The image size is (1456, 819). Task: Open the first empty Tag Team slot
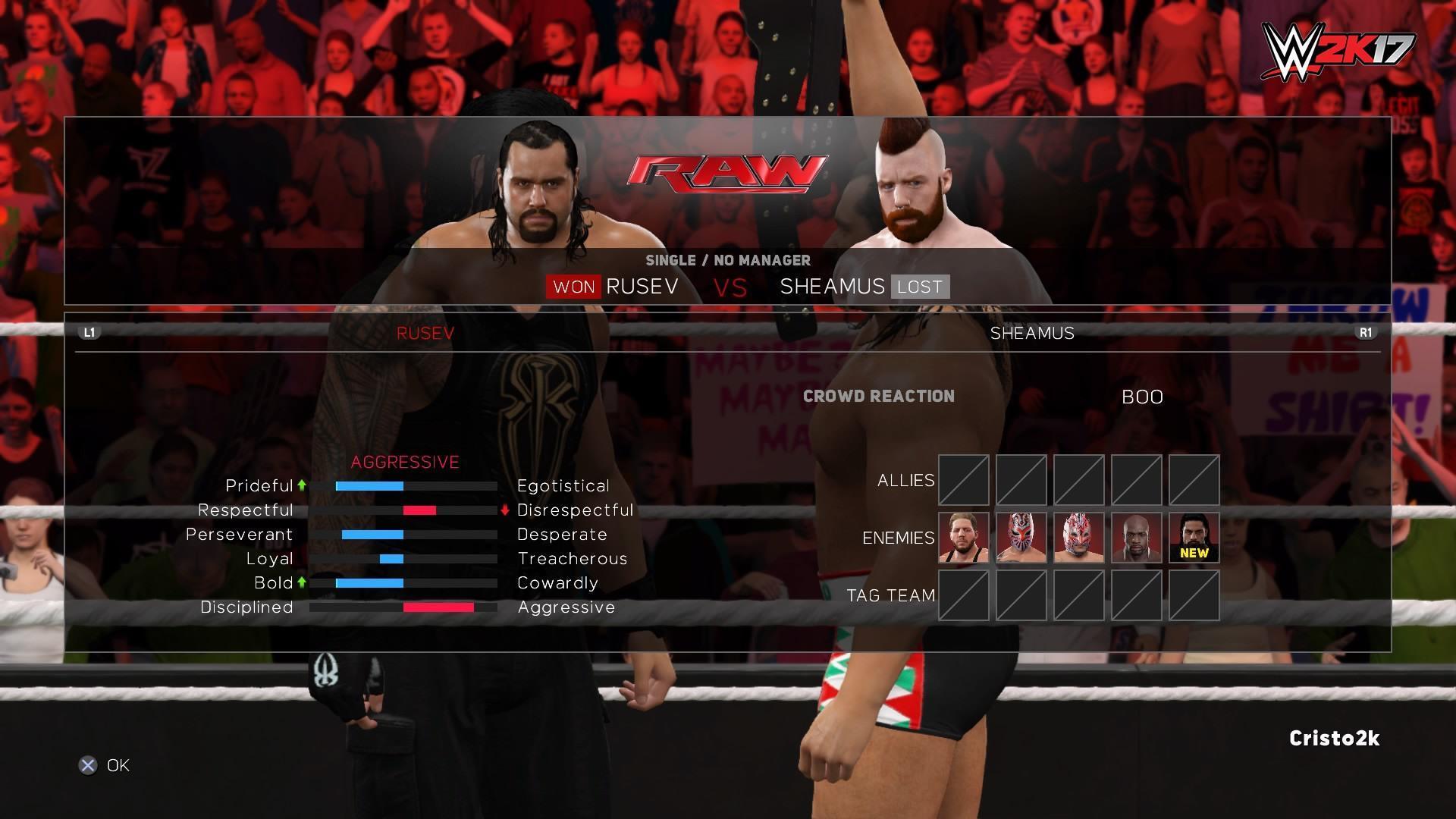[x=963, y=595]
